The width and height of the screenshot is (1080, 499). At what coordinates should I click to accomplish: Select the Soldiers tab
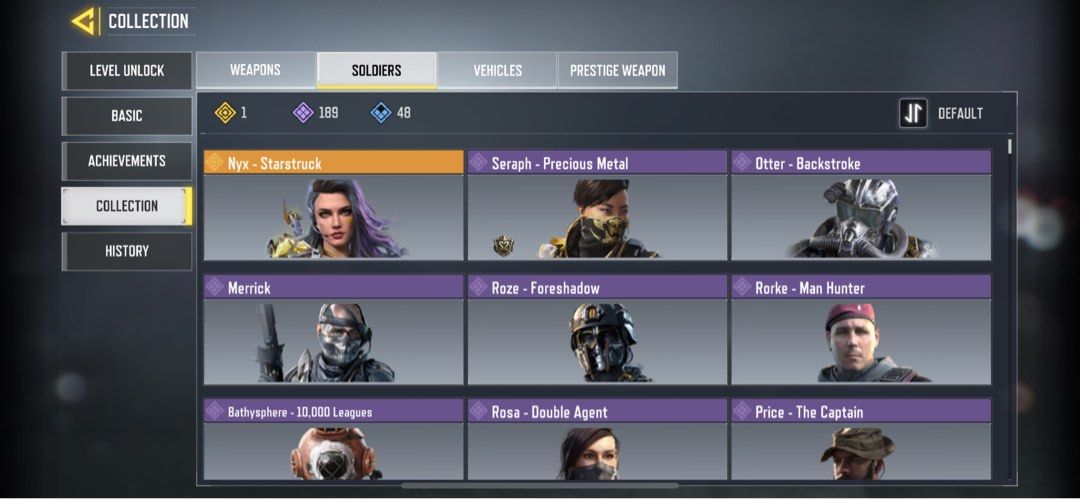(x=376, y=70)
